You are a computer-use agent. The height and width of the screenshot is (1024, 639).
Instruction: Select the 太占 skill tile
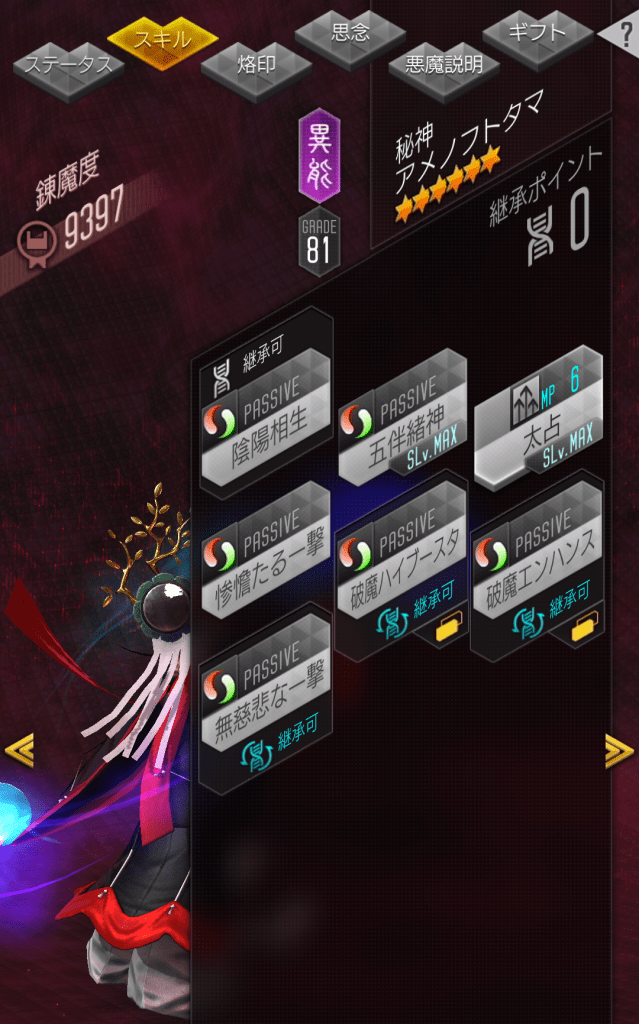pos(538,420)
